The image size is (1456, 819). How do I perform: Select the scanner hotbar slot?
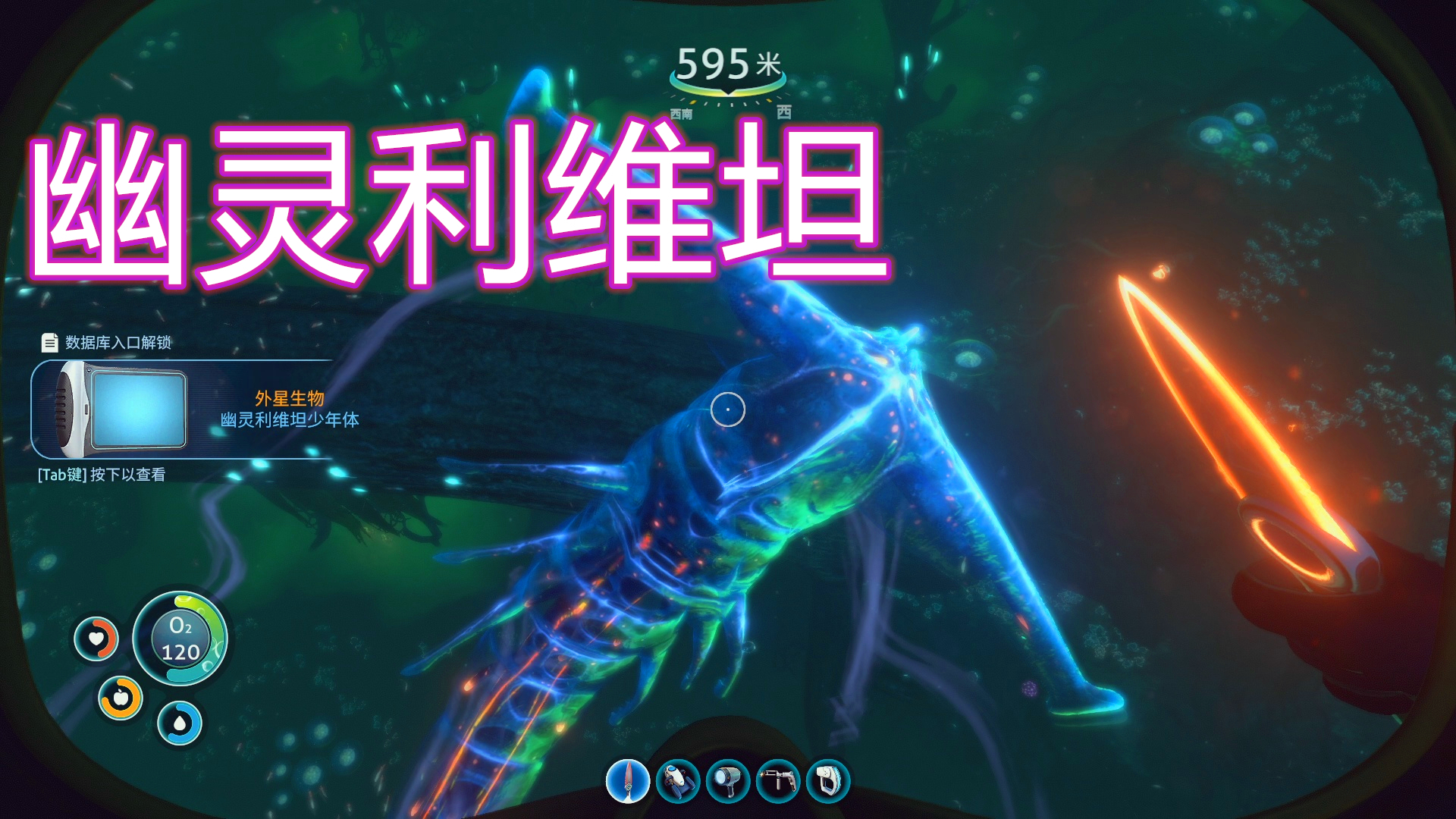tap(828, 781)
